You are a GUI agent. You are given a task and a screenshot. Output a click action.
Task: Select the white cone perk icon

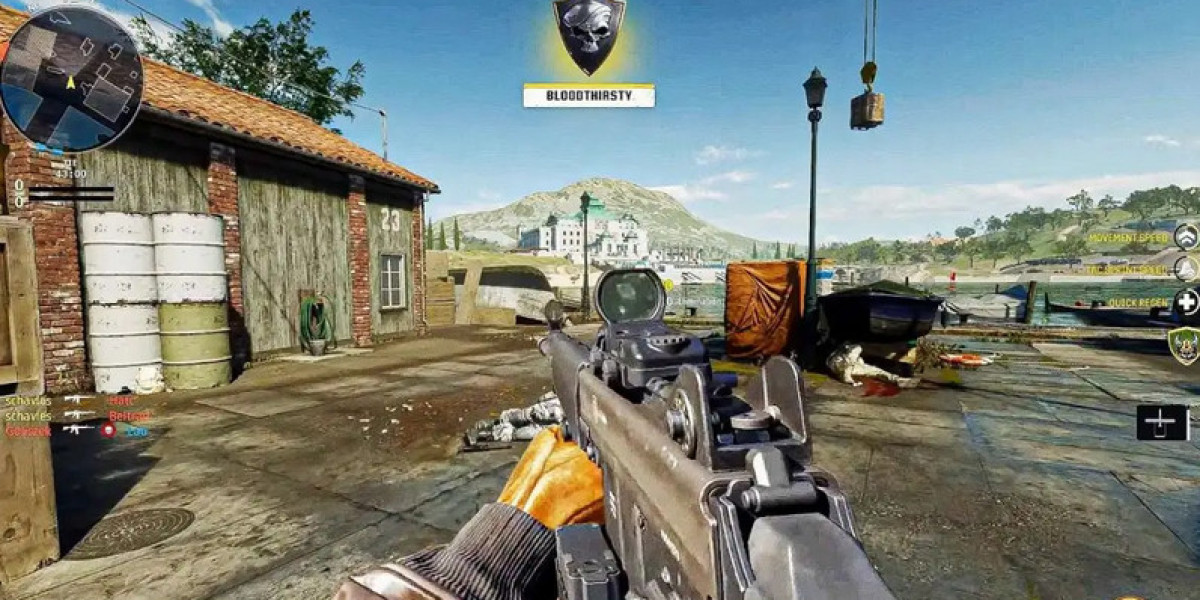pyautogui.click(x=1186, y=268)
